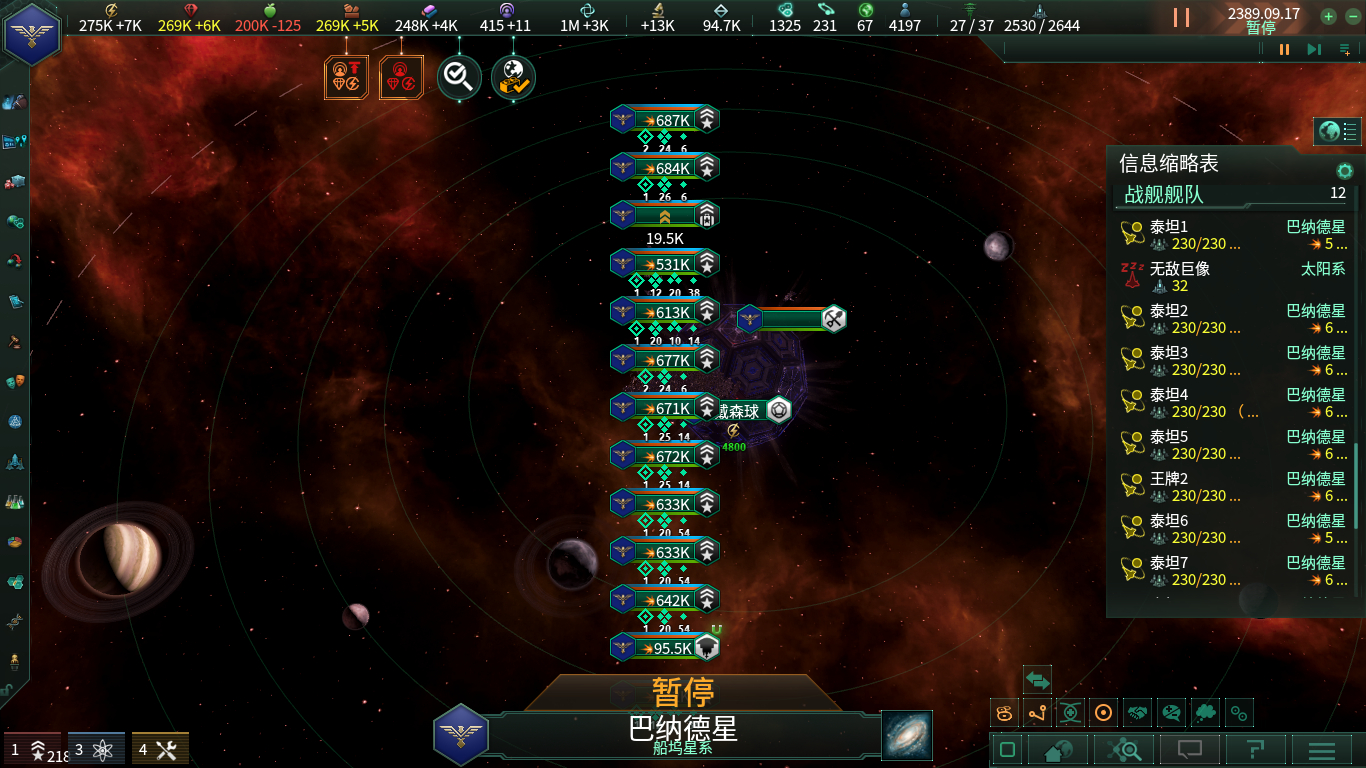Open the magnifying glass notification alert
The image size is (1366, 768).
pyautogui.click(x=459, y=77)
